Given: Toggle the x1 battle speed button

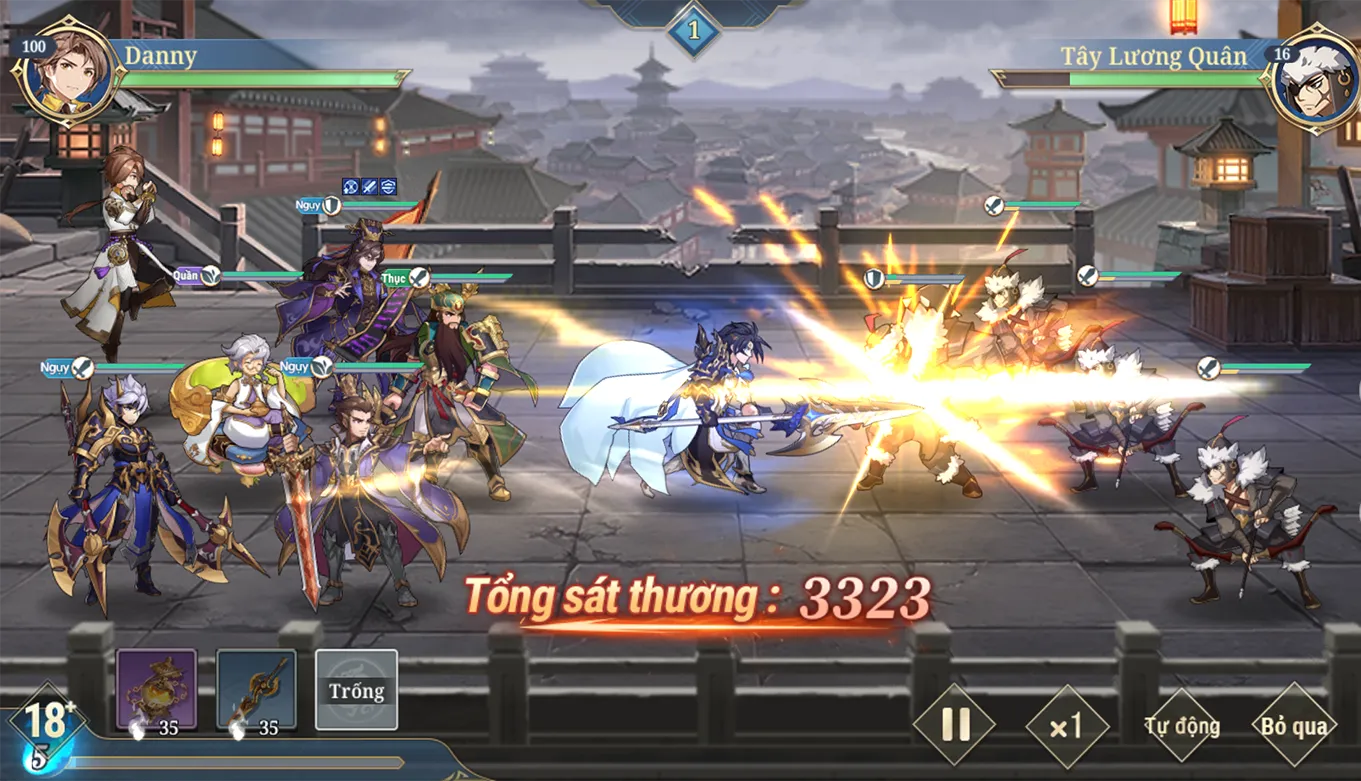Looking at the screenshot, I should click(x=1067, y=726).
